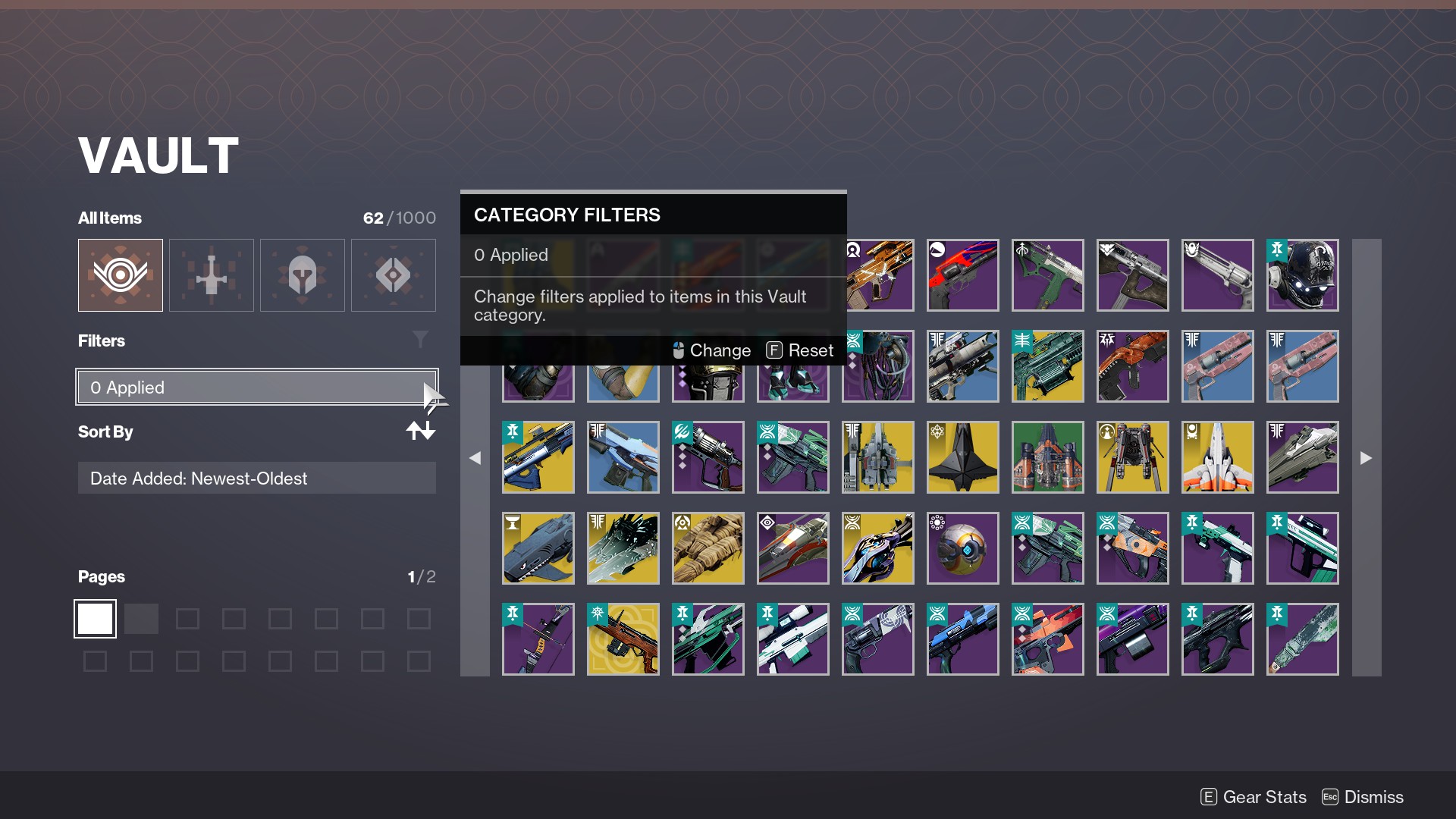
Task: Pick the silver revolver in top row
Action: pos(1217,275)
